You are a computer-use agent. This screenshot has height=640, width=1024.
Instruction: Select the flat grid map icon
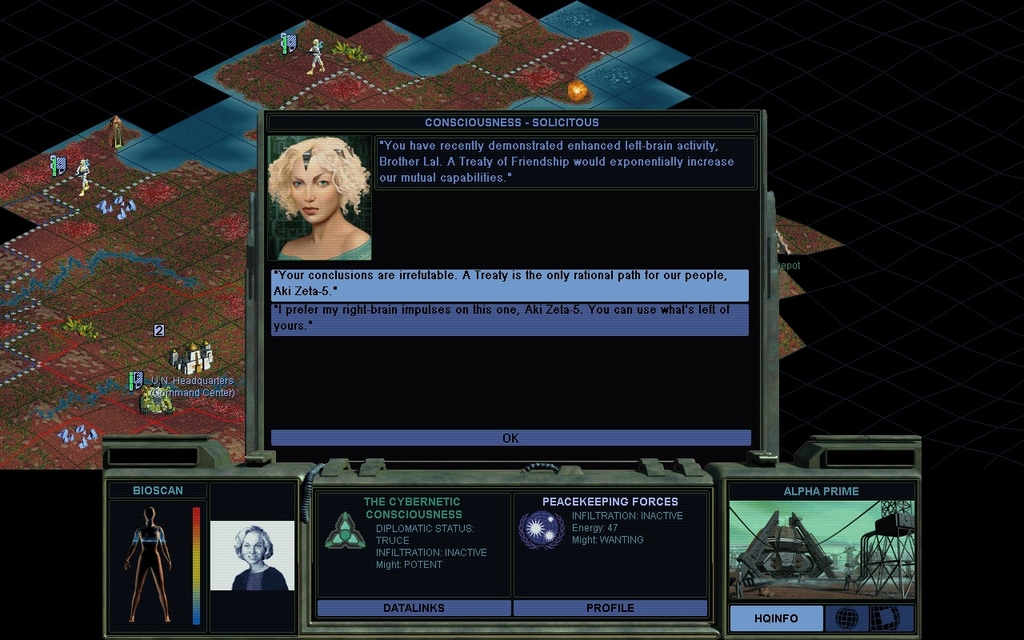(x=885, y=618)
